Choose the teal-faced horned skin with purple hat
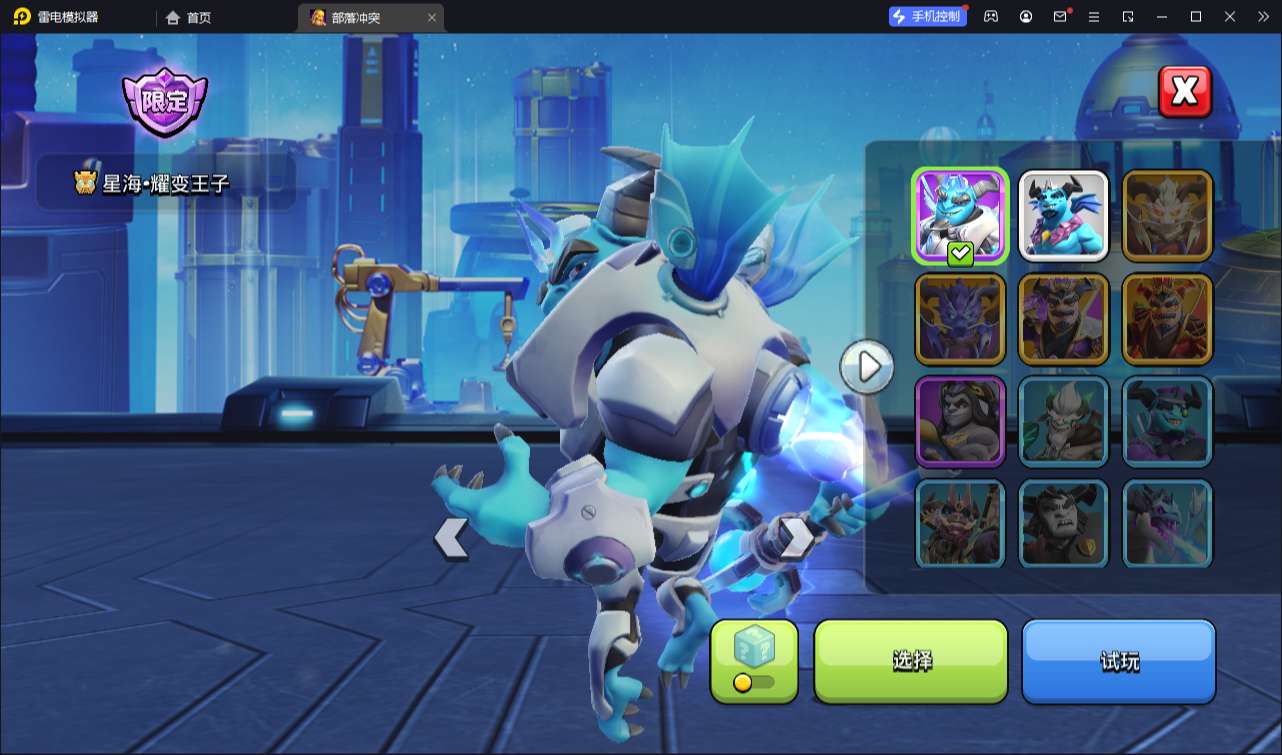Viewport: 1282px width, 755px height. click(x=1167, y=421)
